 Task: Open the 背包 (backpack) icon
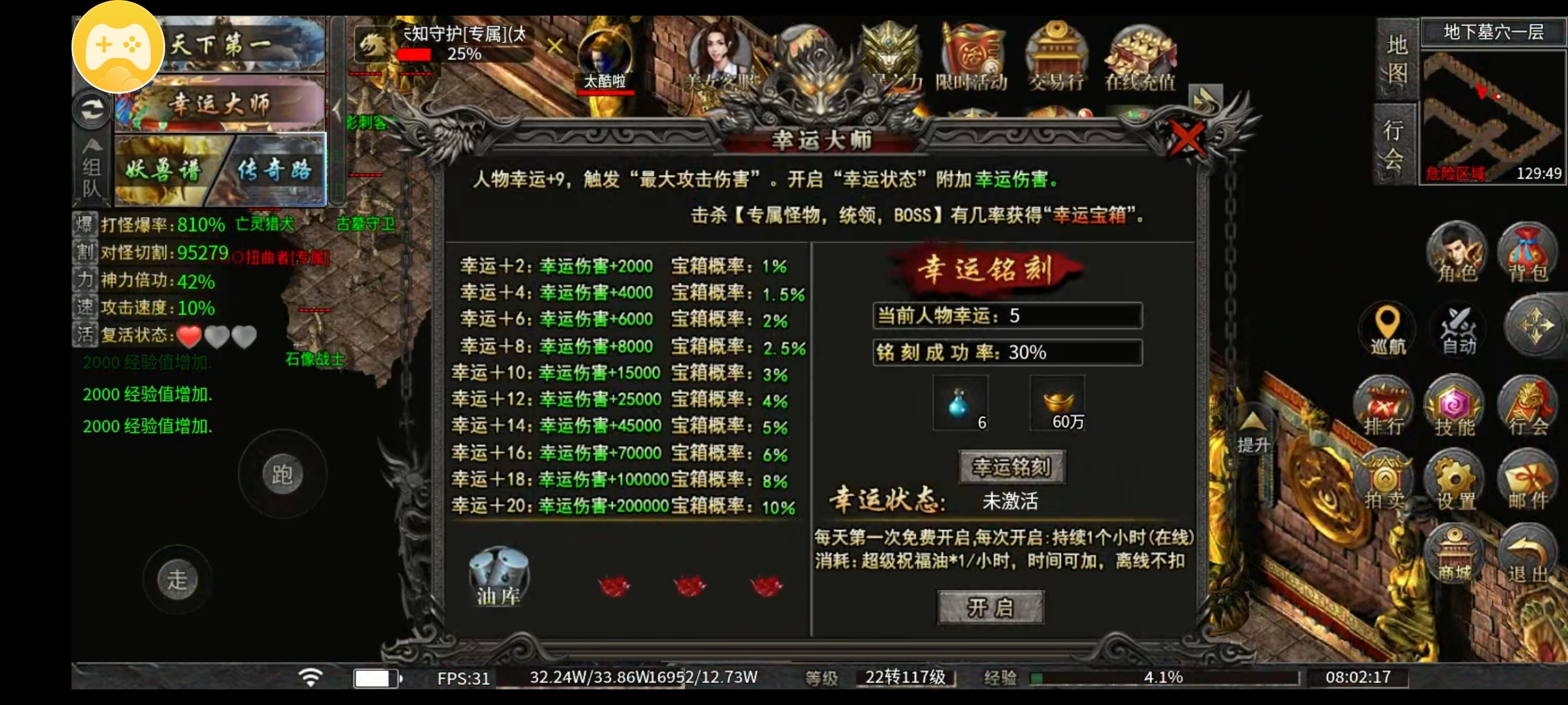coord(1526,254)
